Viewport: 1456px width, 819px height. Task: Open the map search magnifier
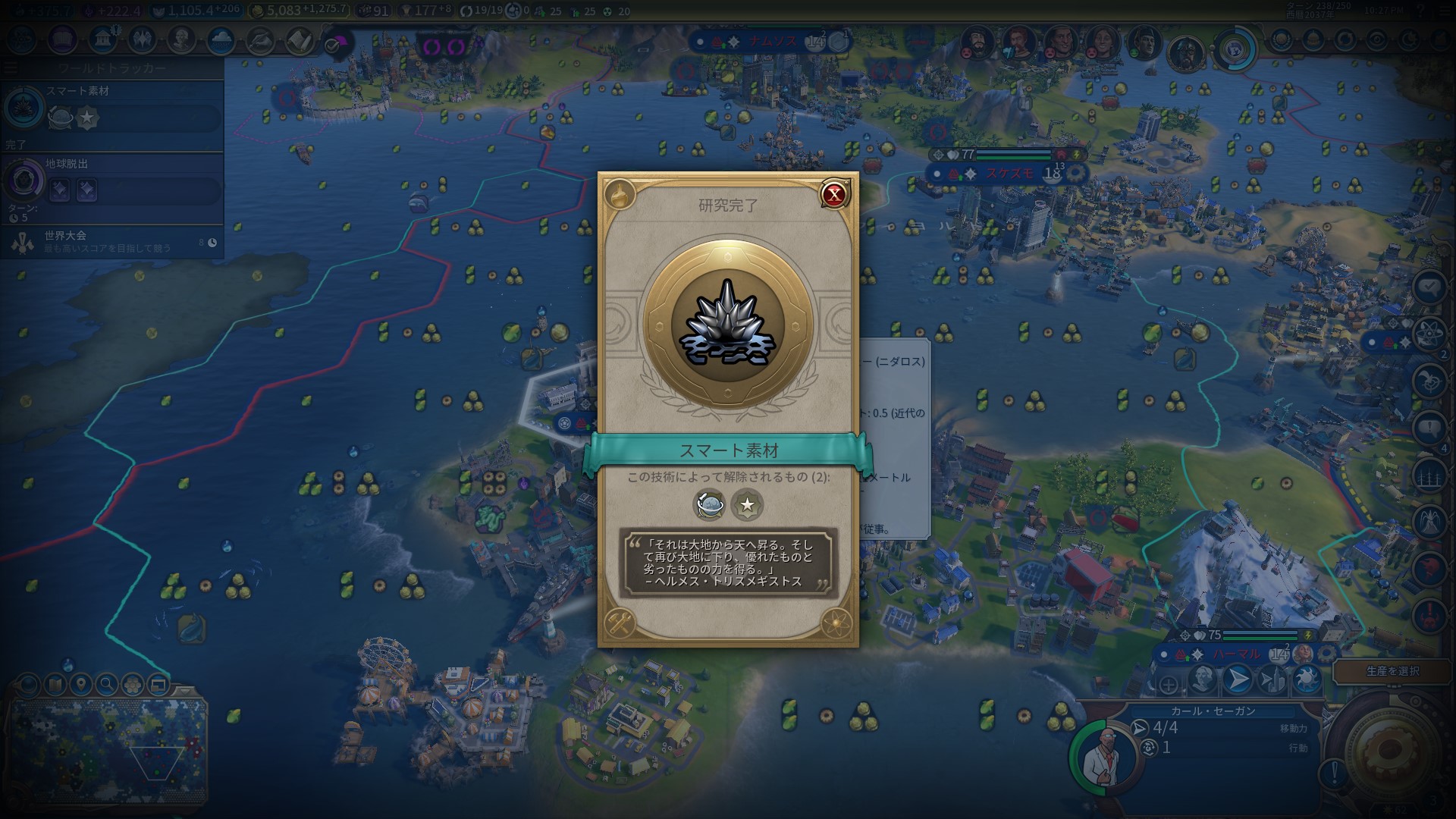click(107, 685)
